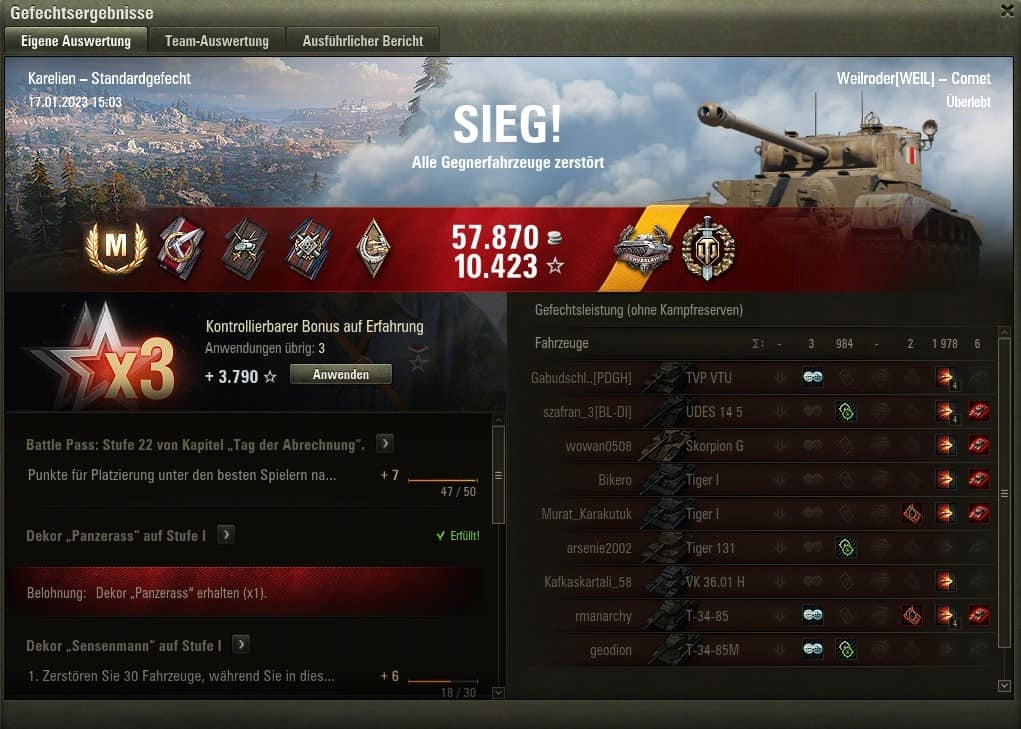Click the World of Tanks emblem medal
The image size is (1021, 729).
(x=708, y=248)
